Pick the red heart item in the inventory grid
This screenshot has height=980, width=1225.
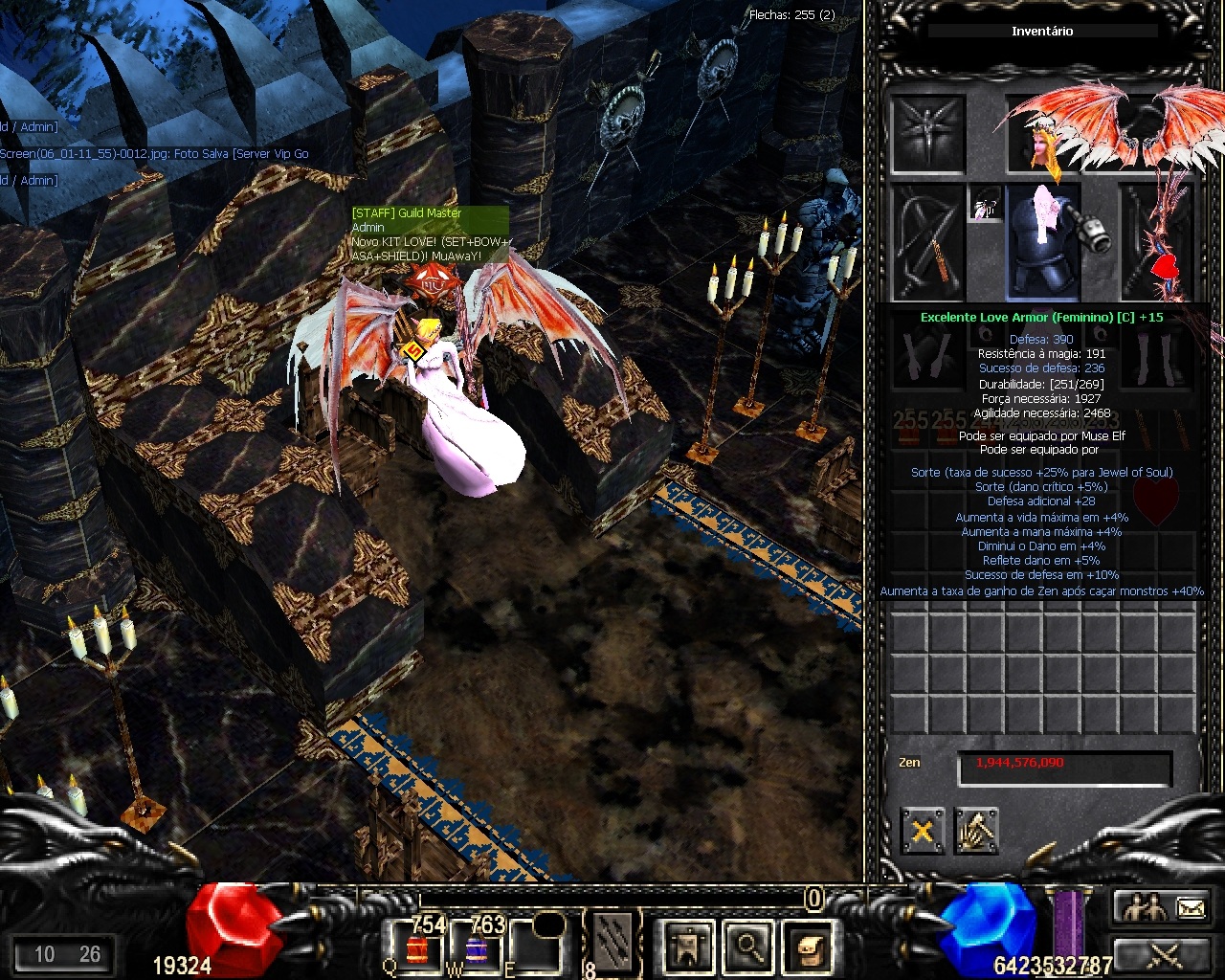1156,501
